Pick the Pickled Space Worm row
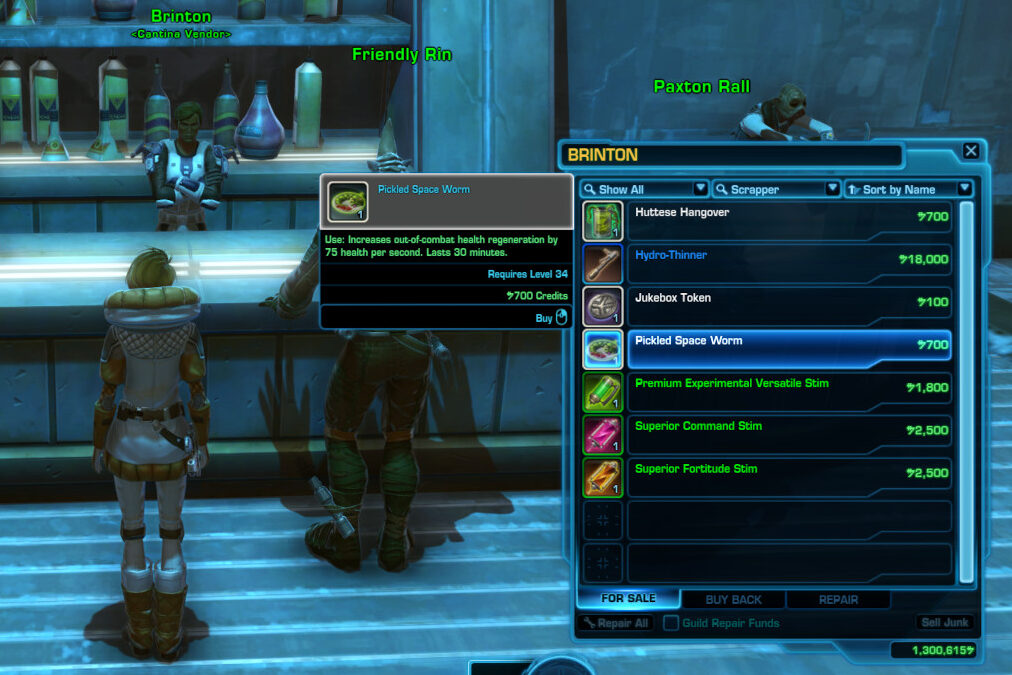 click(x=788, y=349)
